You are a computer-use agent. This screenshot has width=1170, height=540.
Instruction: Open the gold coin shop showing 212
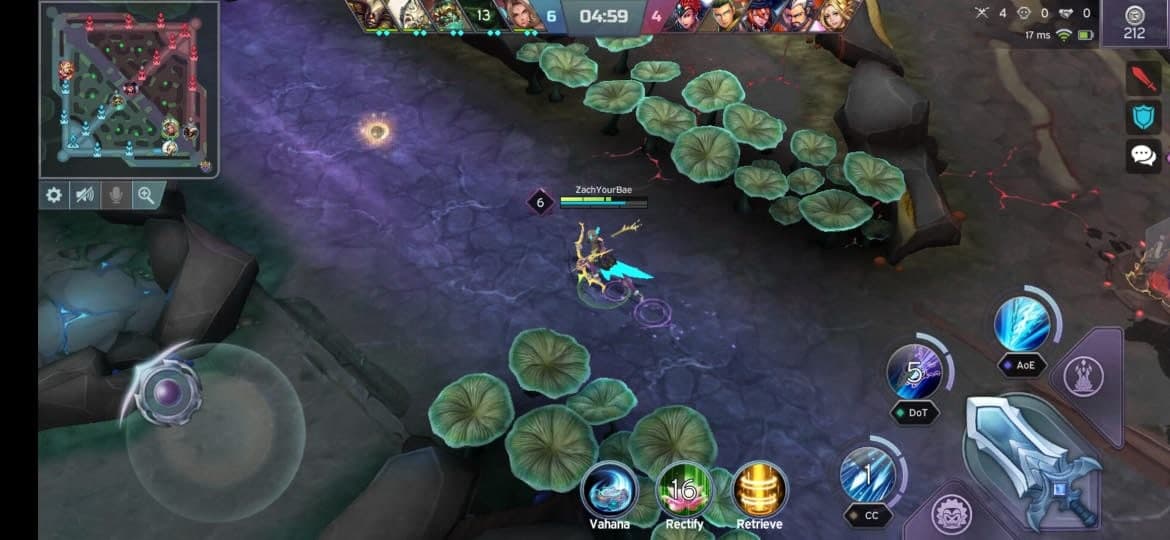1133,24
